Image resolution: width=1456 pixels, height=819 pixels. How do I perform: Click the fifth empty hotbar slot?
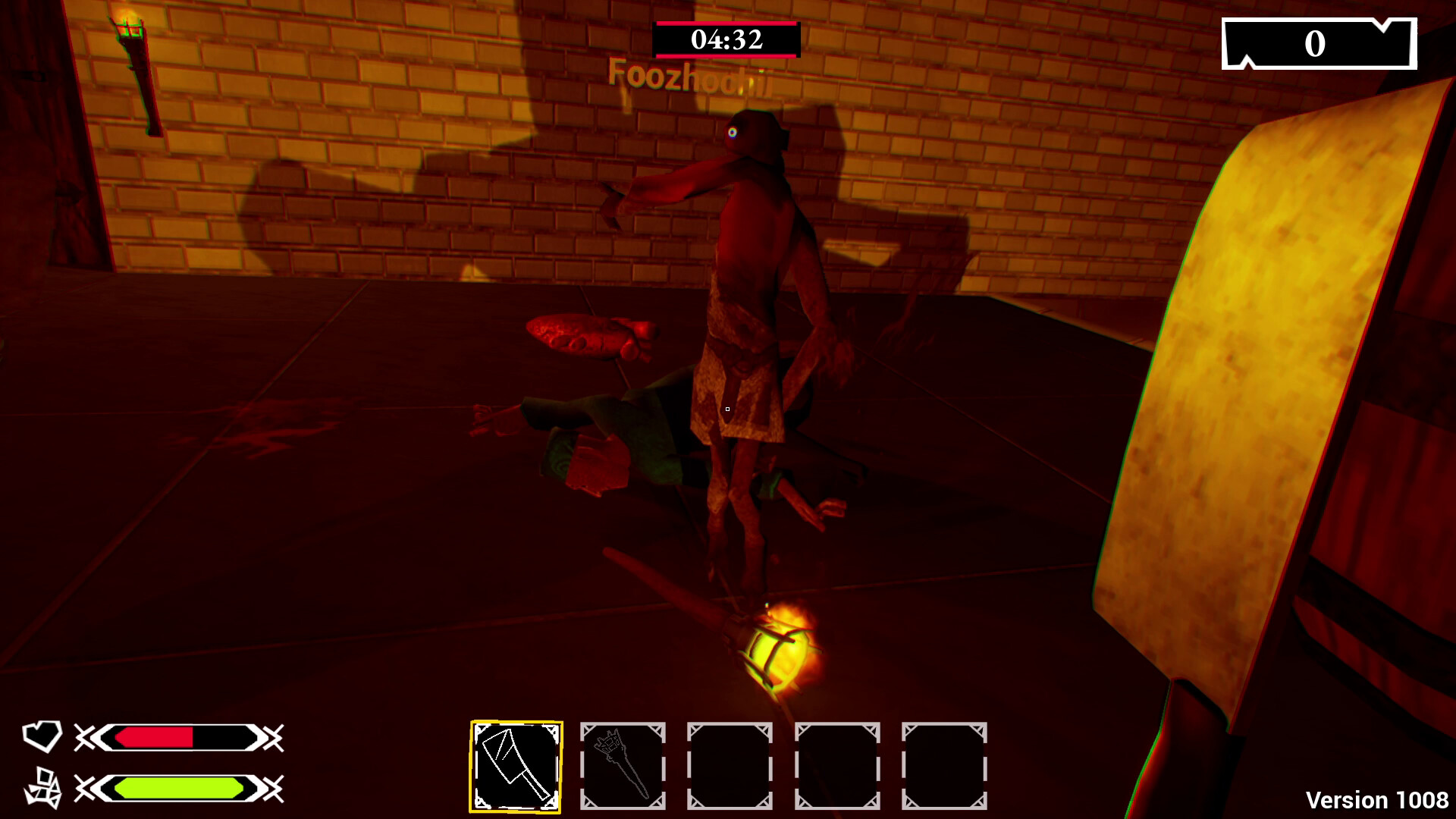point(946,764)
